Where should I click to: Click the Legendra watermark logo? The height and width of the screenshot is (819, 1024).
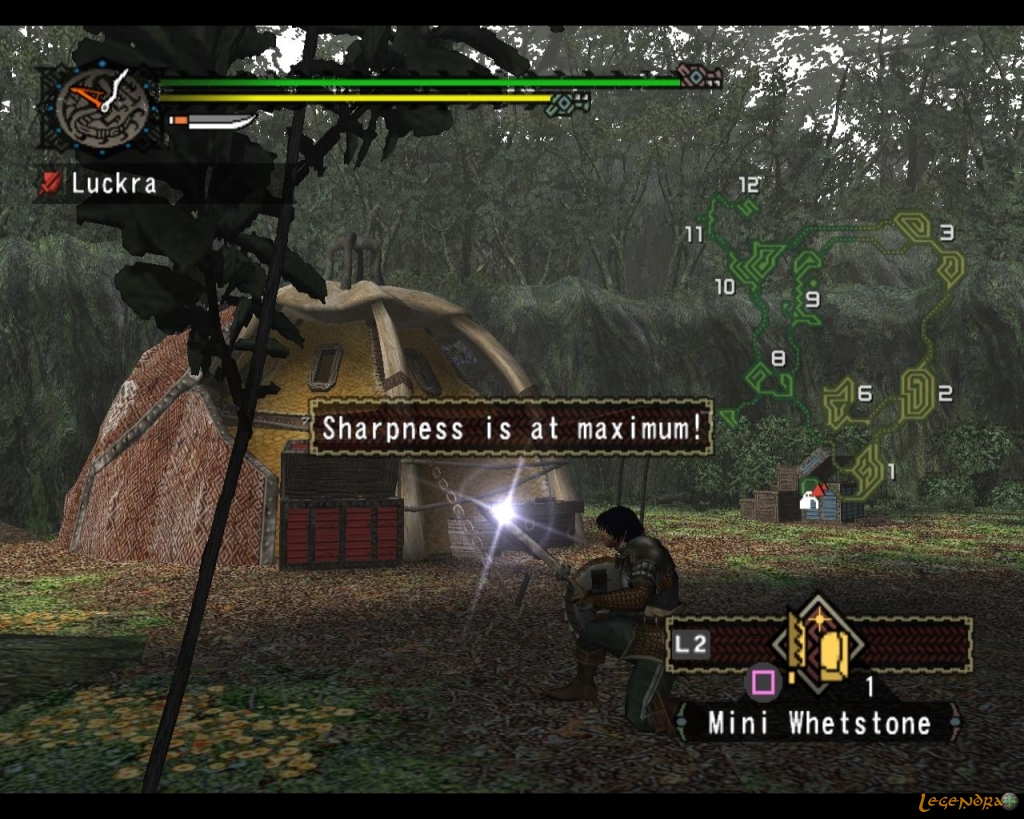tap(966, 802)
